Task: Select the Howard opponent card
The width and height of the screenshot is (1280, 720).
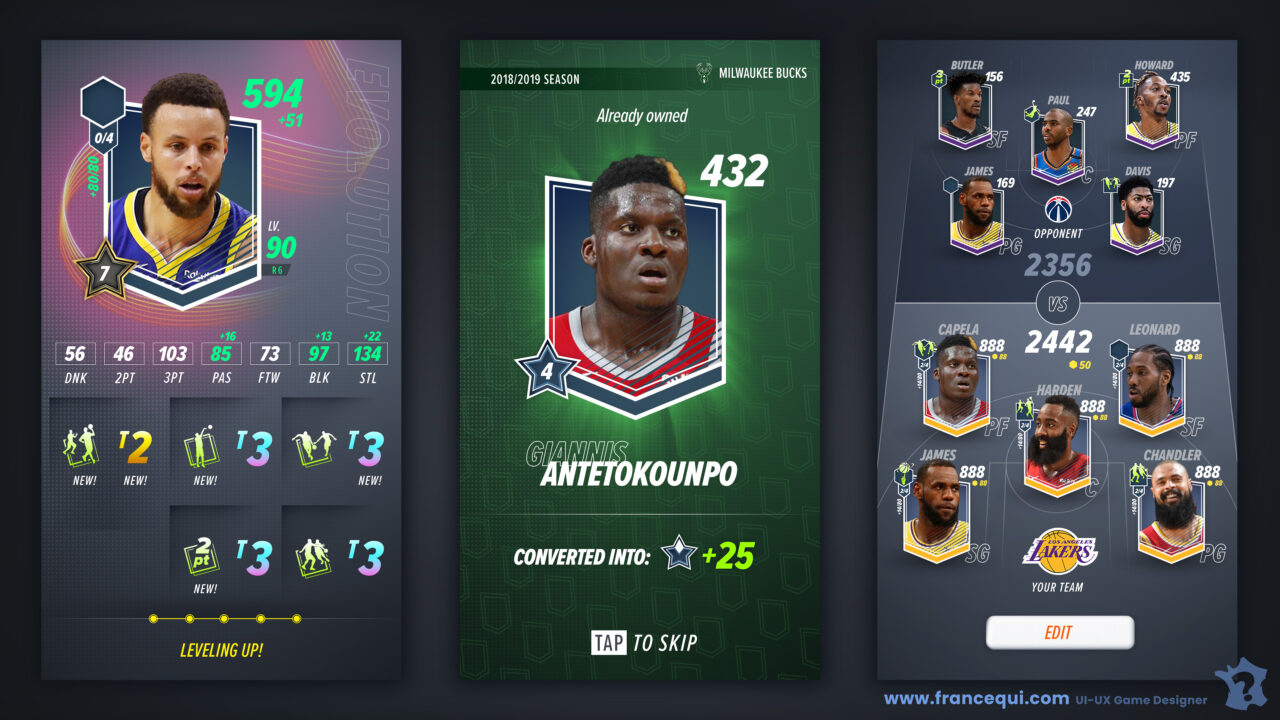Action: (x=1150, y=113)
